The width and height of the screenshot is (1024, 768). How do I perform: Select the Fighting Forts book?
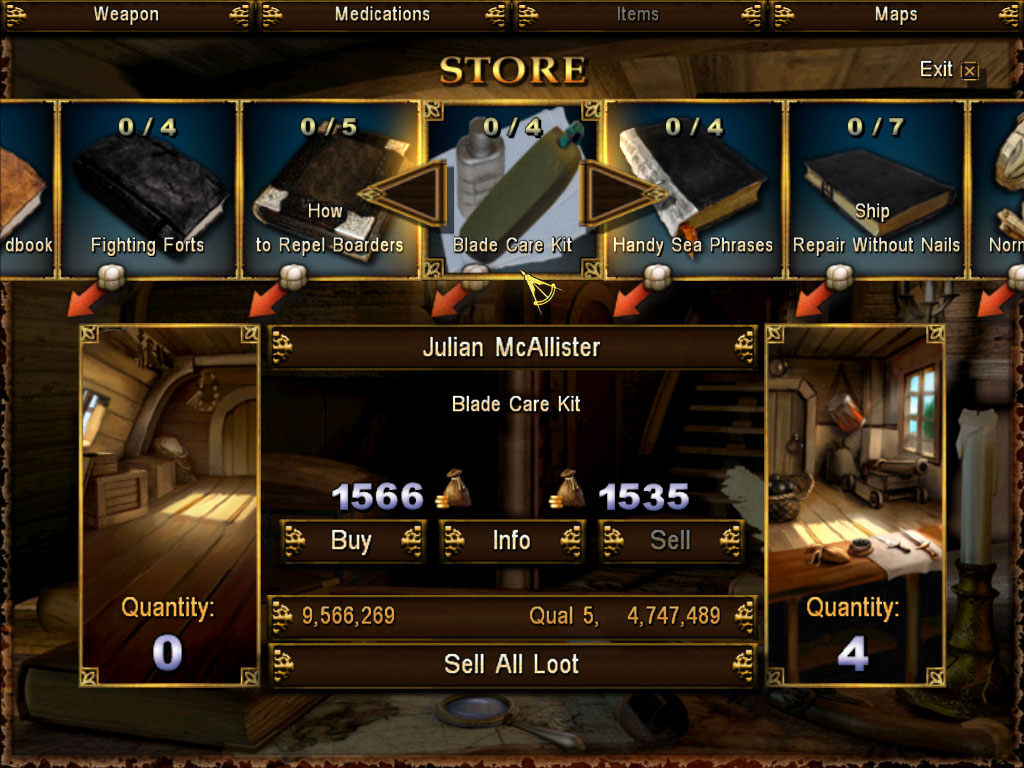tap(148, 190)
